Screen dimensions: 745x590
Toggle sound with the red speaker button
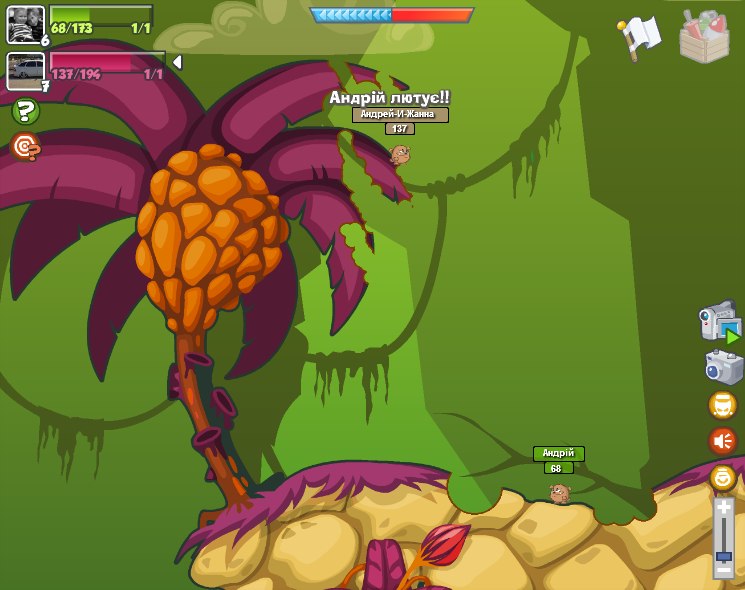[722, 441]
